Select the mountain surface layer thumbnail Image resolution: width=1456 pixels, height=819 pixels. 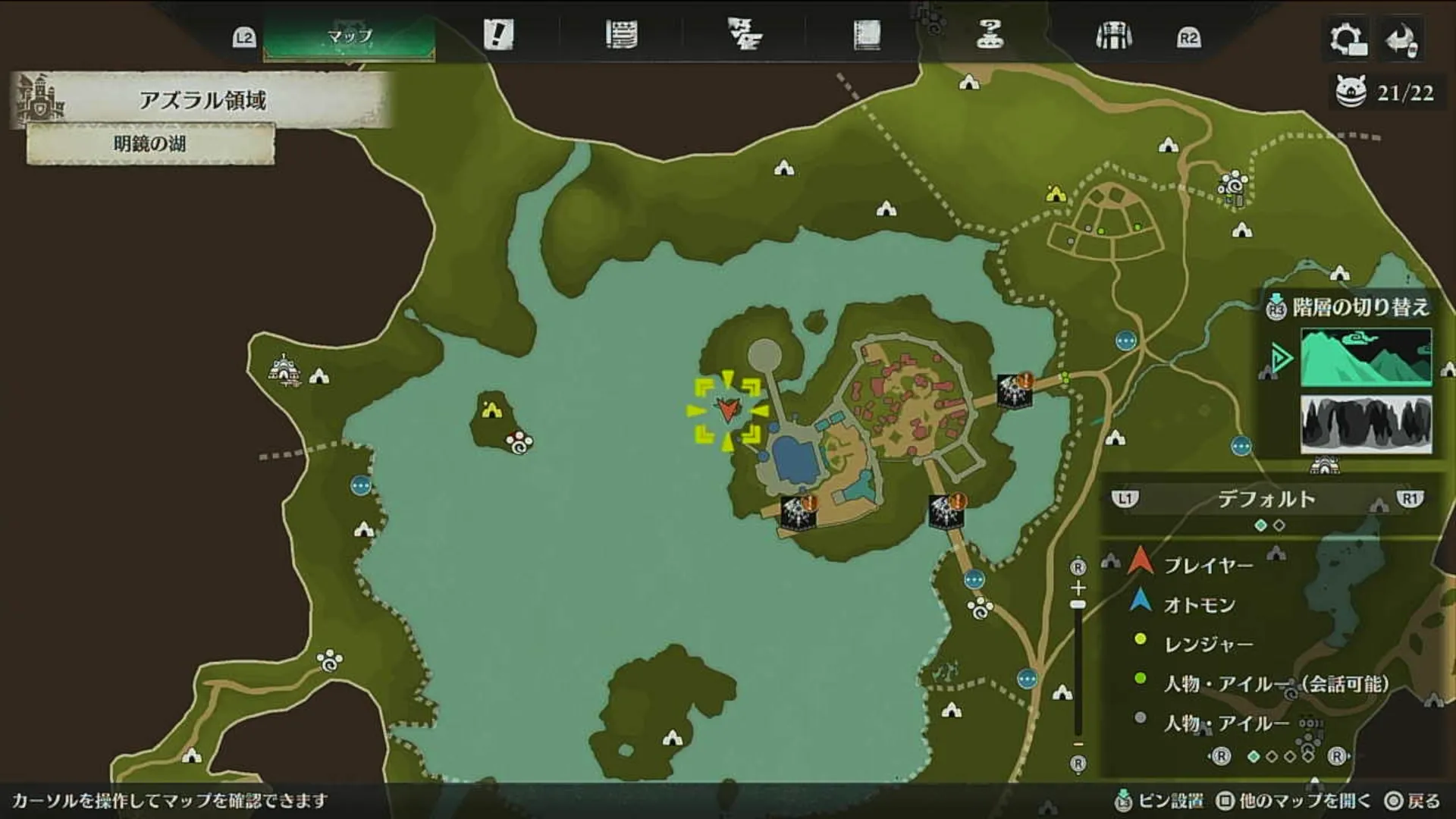pyautogui.click(x=1366, y=357)
